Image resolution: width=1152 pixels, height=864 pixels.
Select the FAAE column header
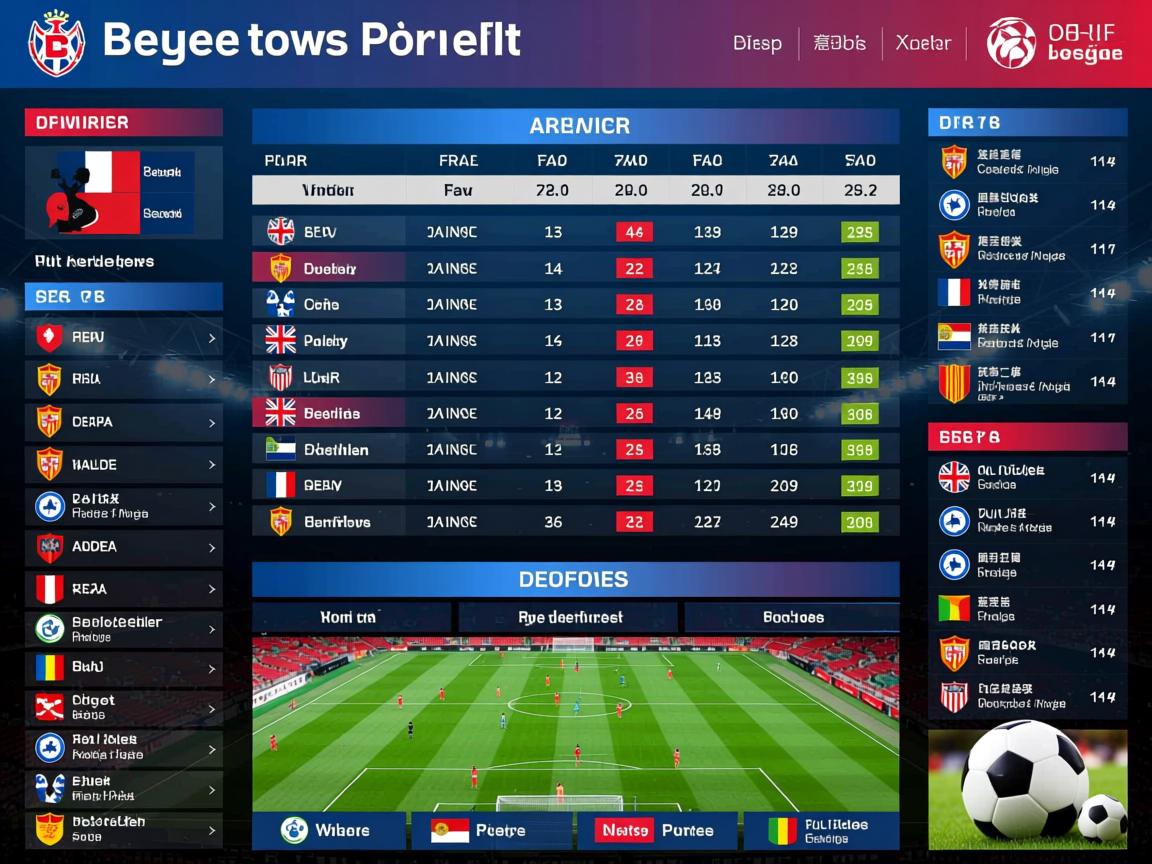tap(458, 160)
